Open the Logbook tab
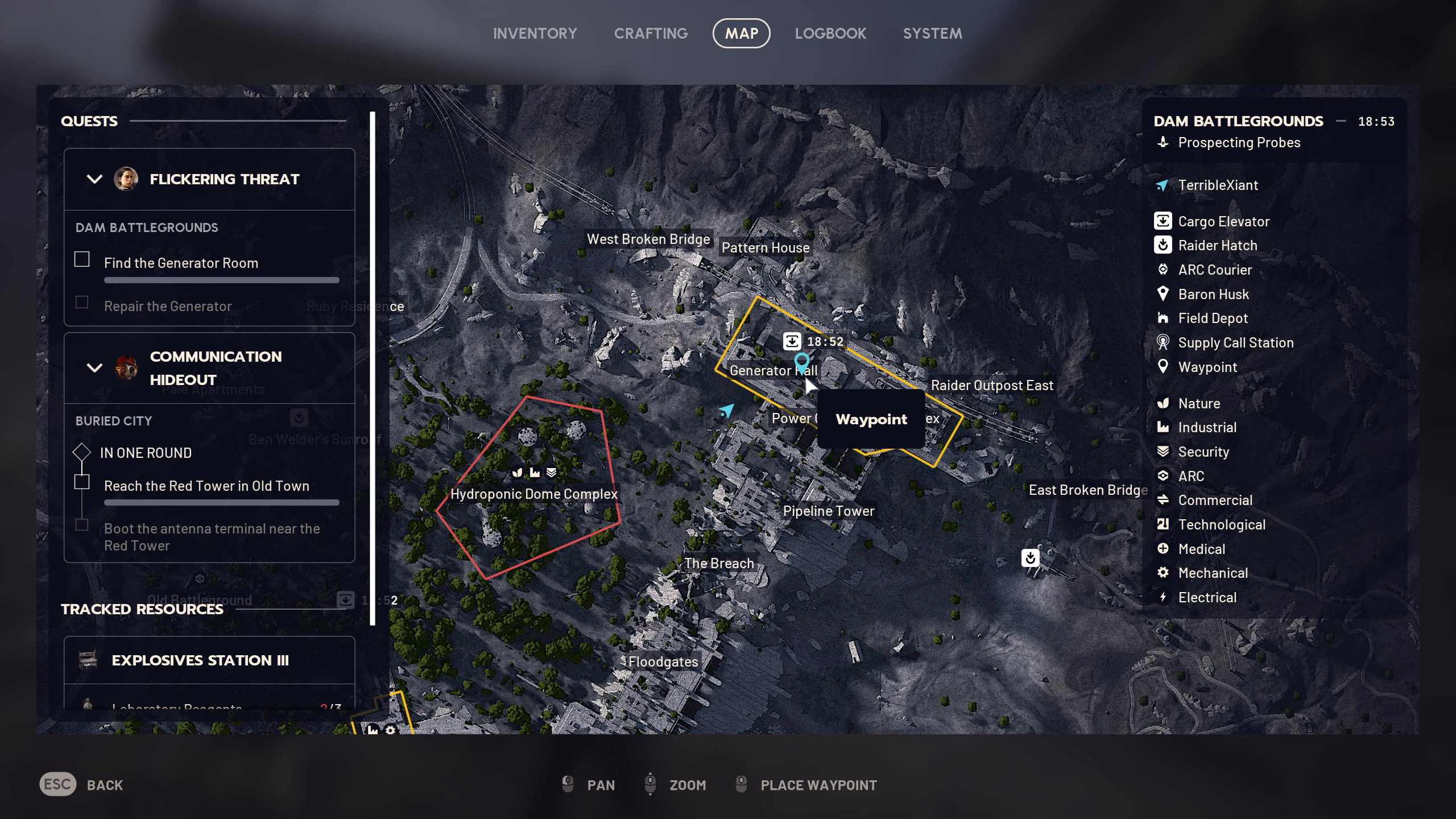Screen dimensions: 1456x819 pyautogui.click(x=830, y=34)
